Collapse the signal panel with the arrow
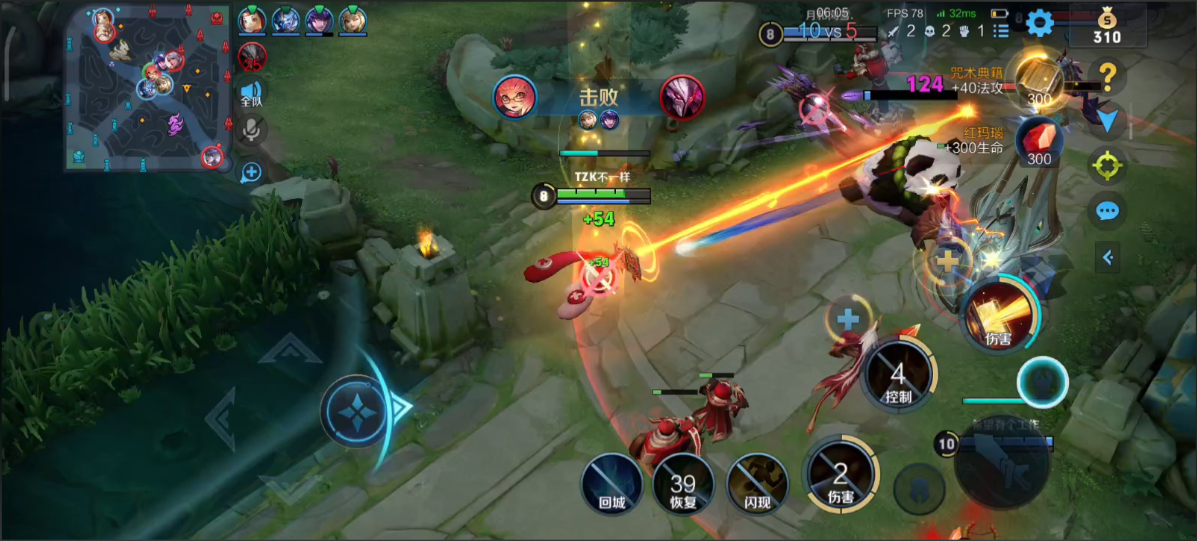This screenshot has width=1197, height=541. [x=1107, y=257]
